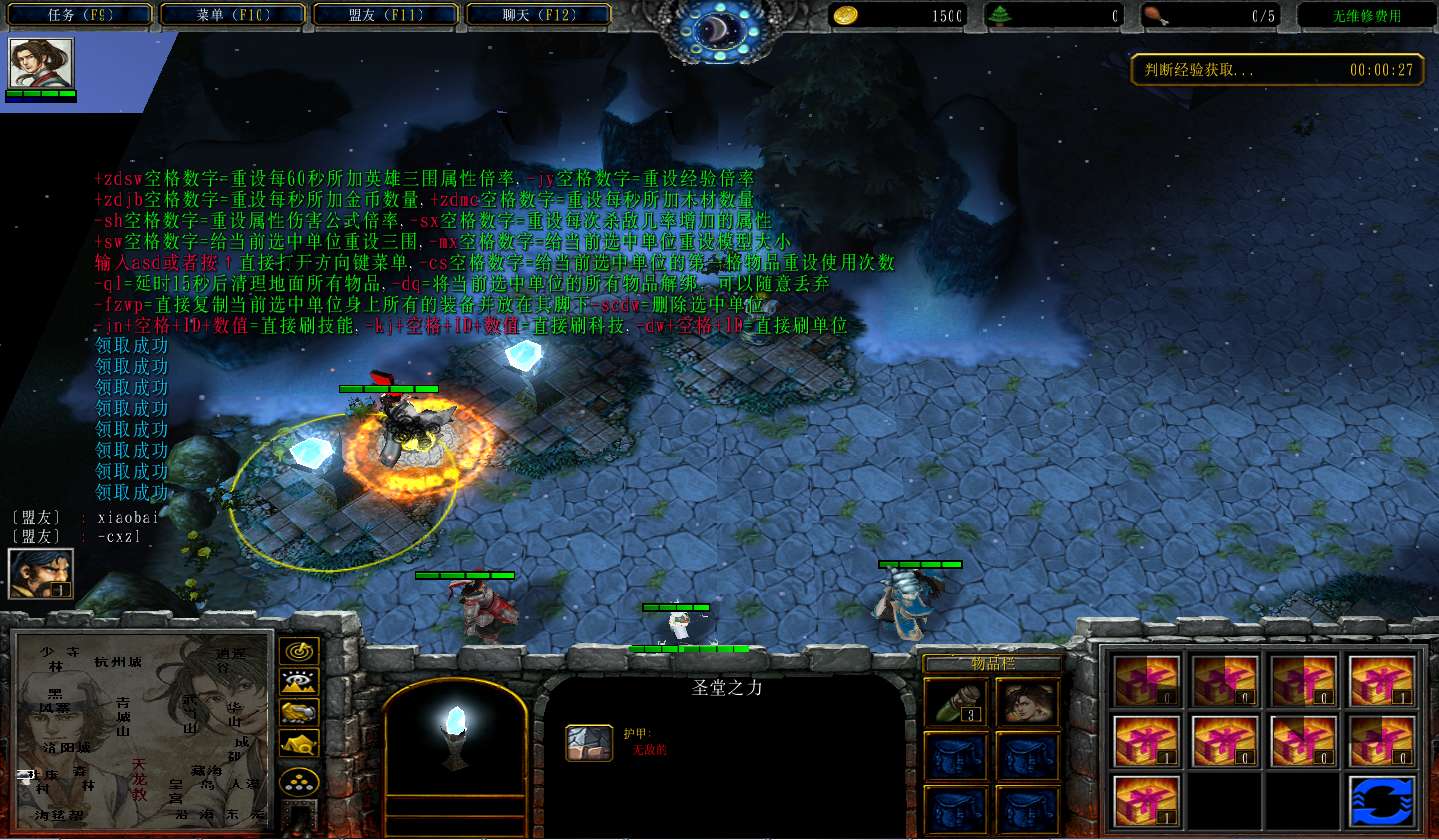Select the allied bearded hero portrait above the minimap
Viewport: 1439px width, 840px height.
coord(41,573)
